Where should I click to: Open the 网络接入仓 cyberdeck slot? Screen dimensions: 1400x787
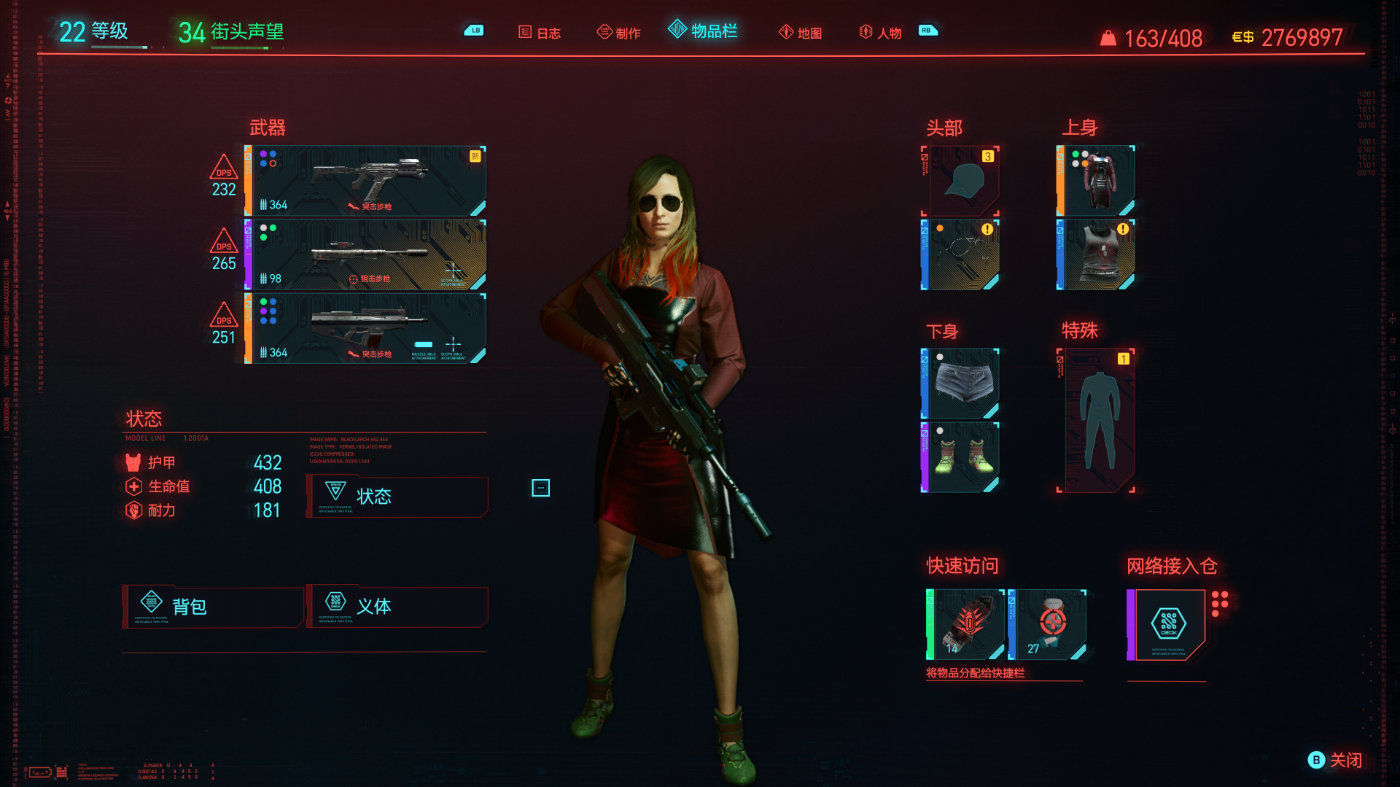[x=1168, y=624]
